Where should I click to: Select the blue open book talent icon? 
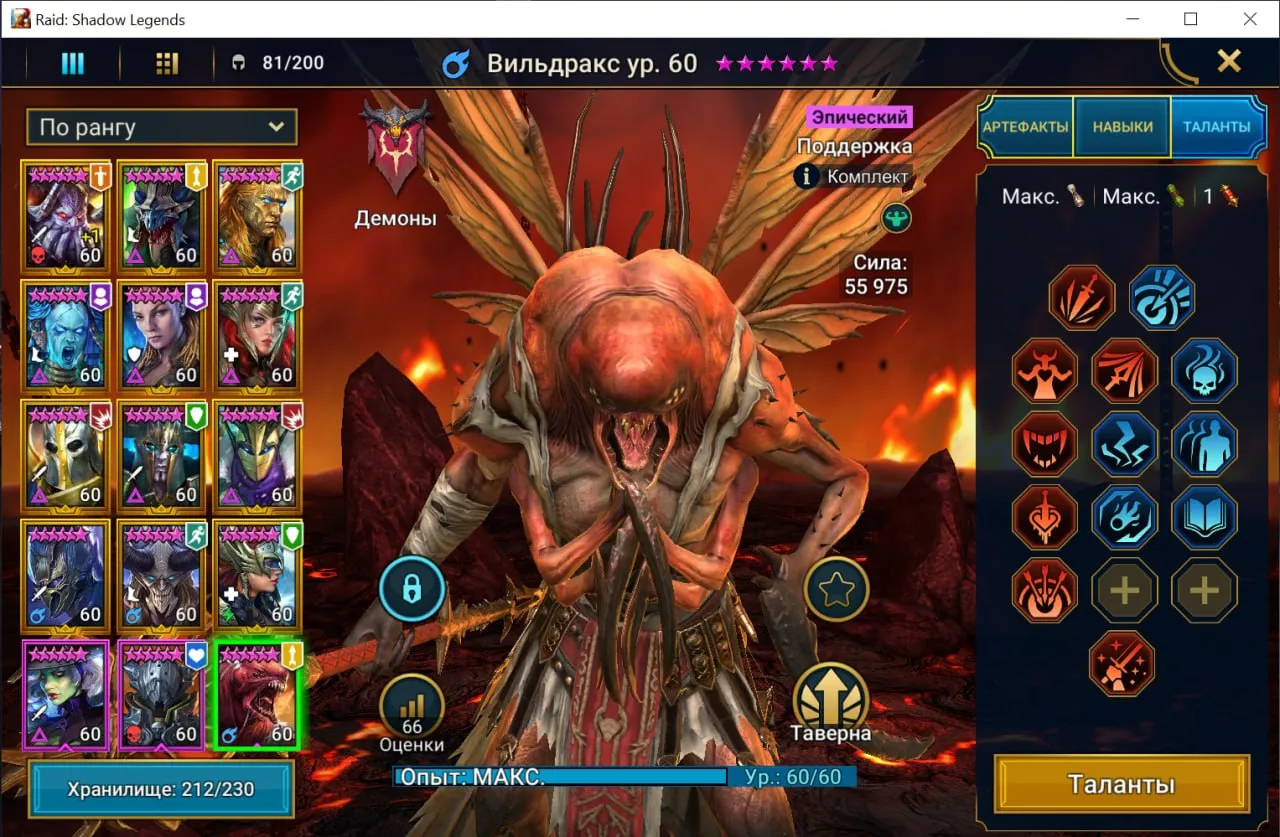(x=1204, y=517)
